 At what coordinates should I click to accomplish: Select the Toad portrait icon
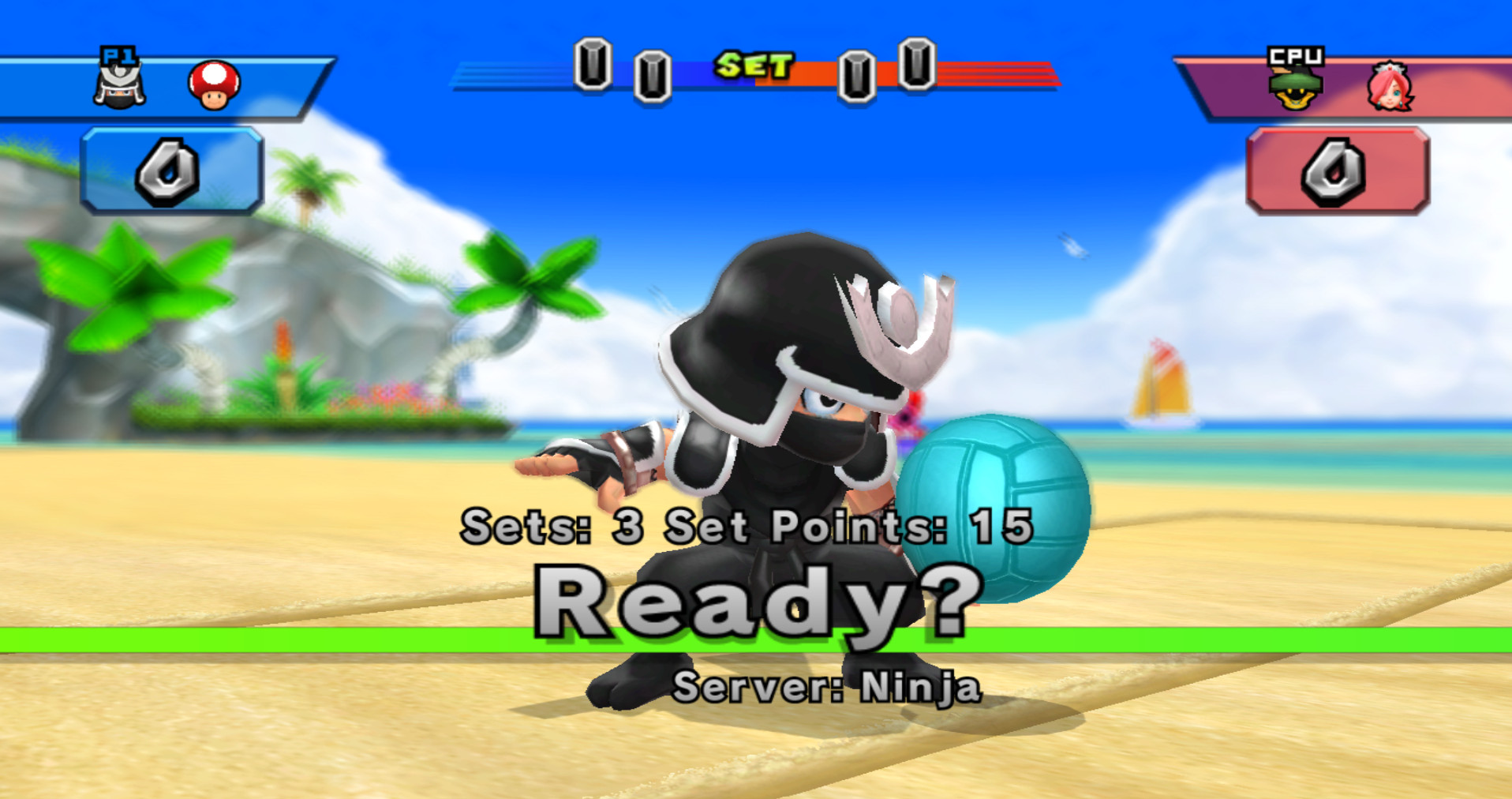[x=211, y=83]
